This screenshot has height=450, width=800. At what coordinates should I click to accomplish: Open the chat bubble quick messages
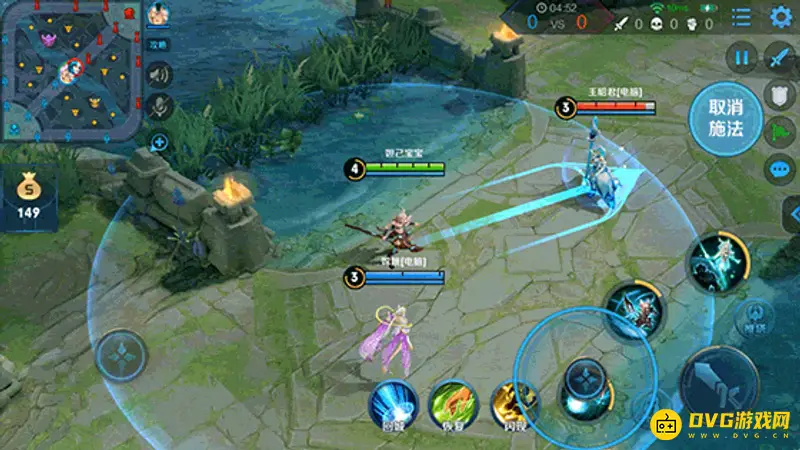point(779,167)
